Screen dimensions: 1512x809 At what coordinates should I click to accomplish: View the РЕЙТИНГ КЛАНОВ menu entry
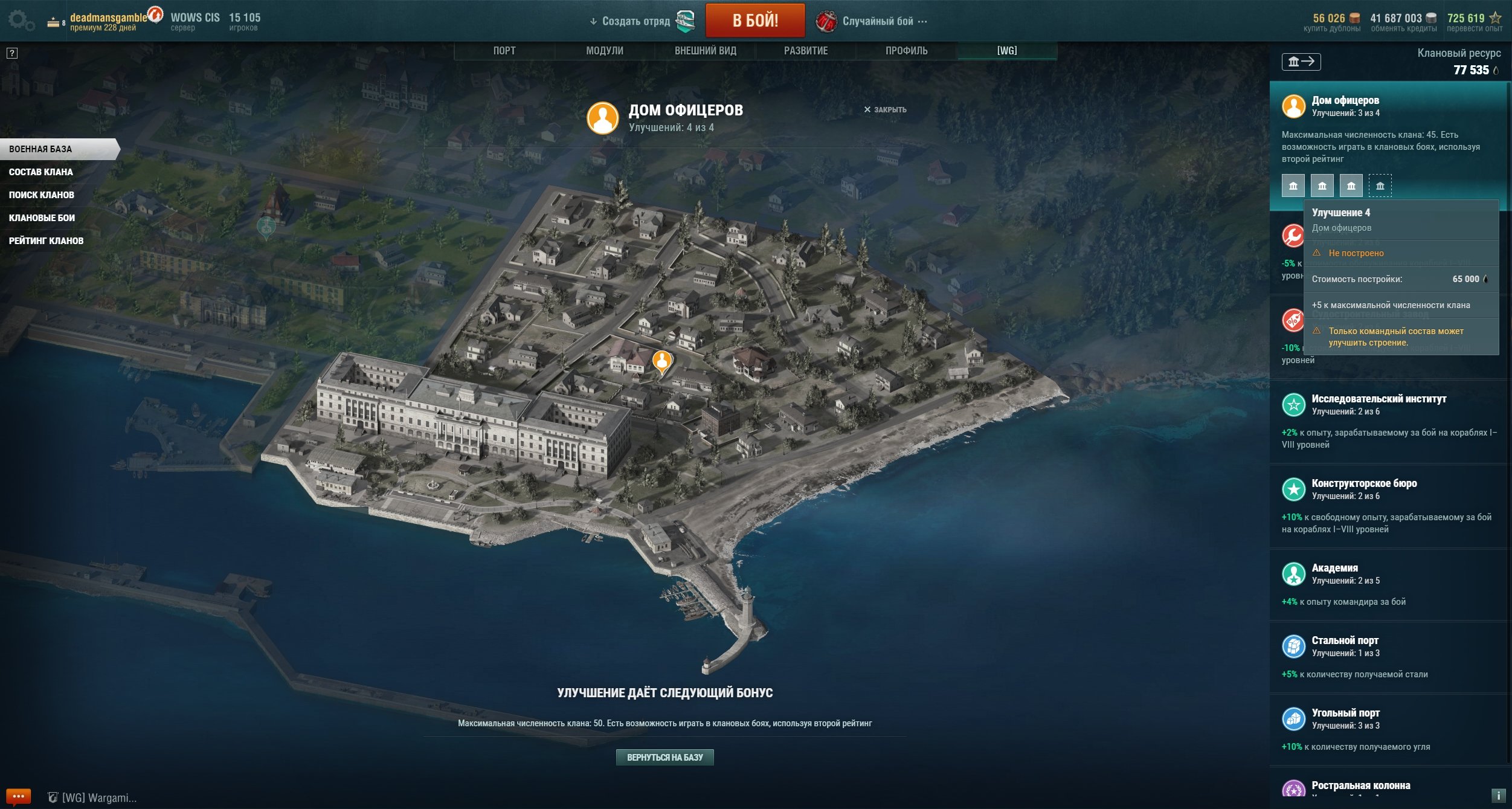(46, 241)
